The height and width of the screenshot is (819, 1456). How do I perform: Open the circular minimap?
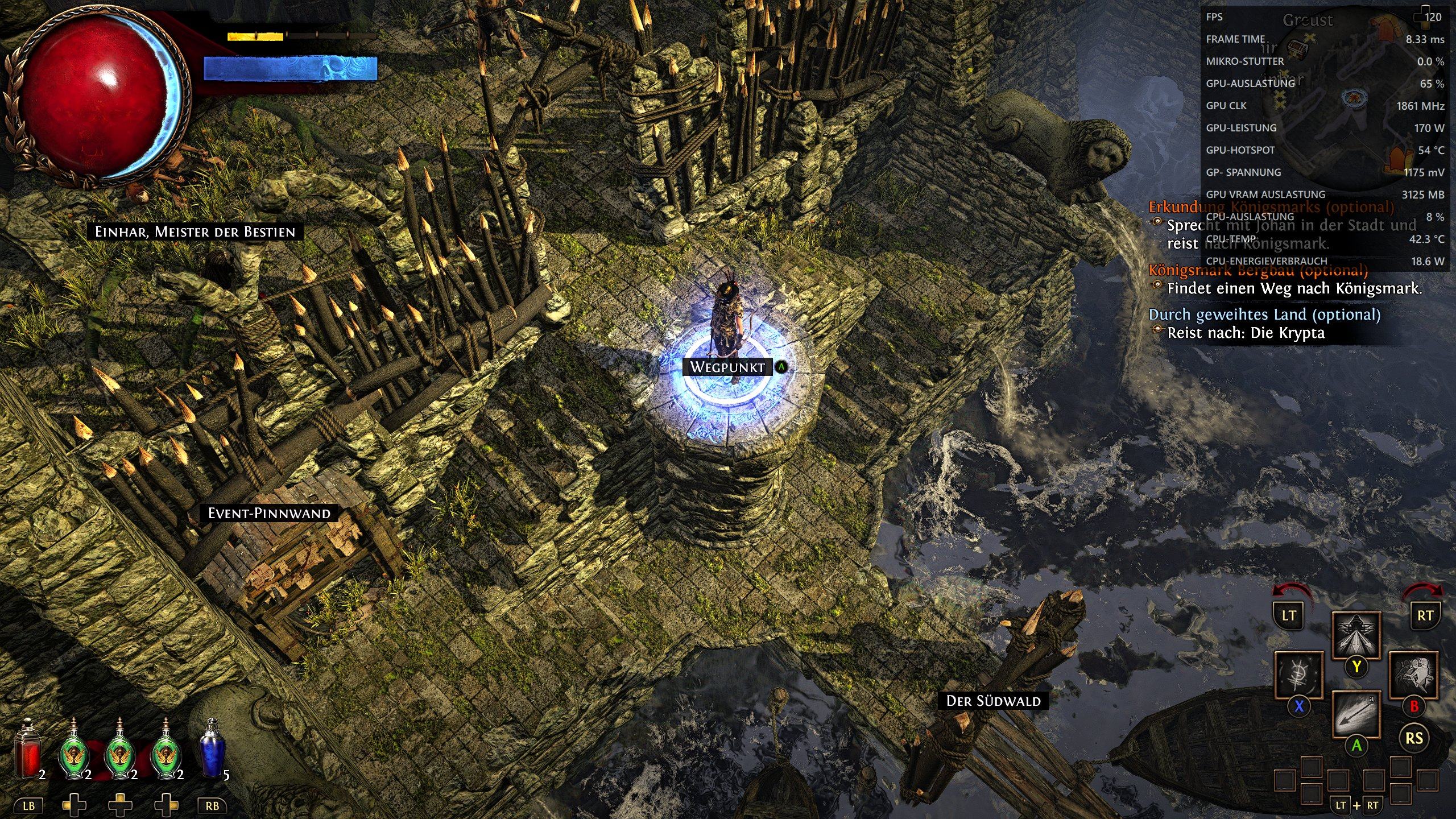[1337, 102]
